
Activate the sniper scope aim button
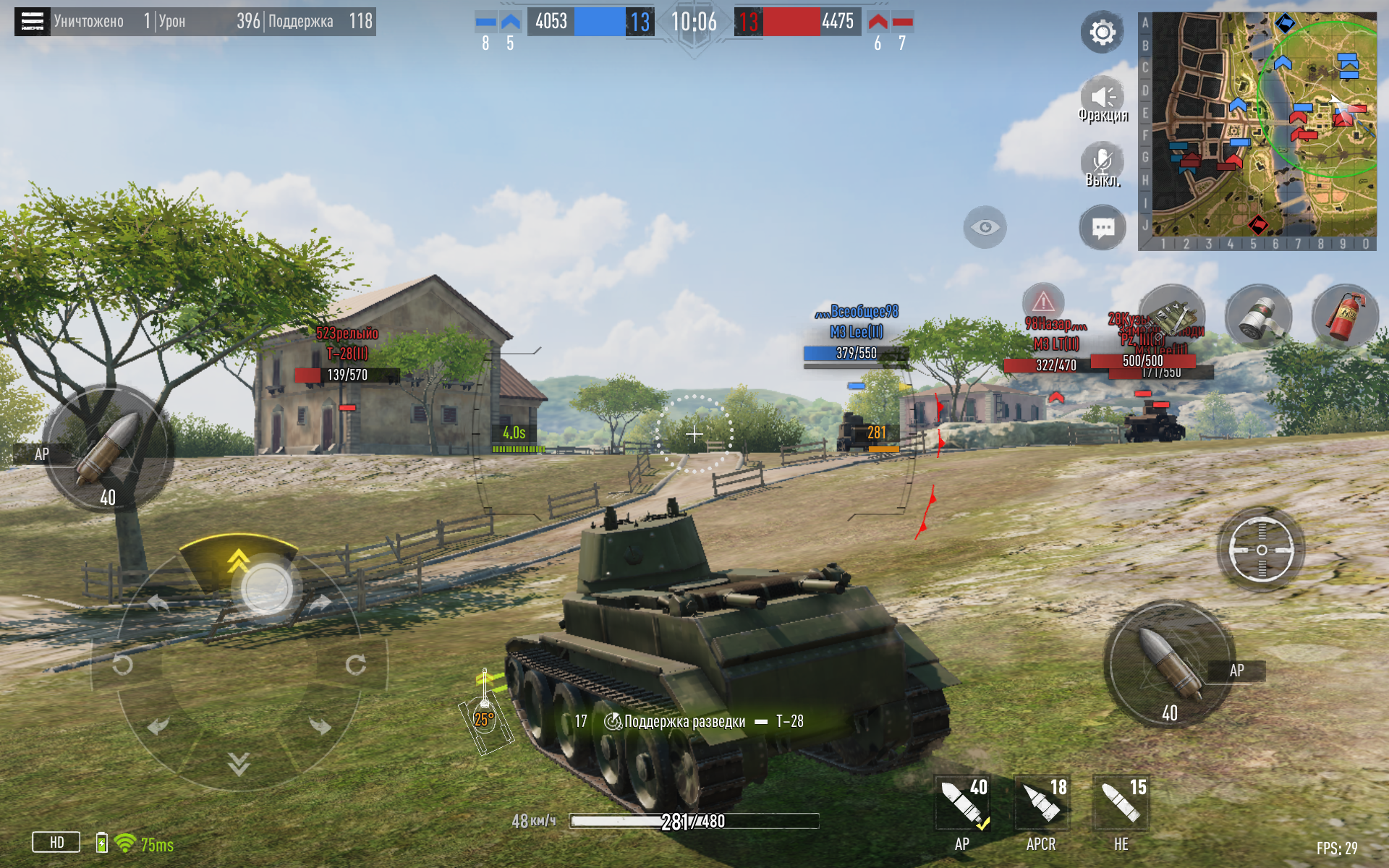pyautogui.click(x=1261, y=550)
